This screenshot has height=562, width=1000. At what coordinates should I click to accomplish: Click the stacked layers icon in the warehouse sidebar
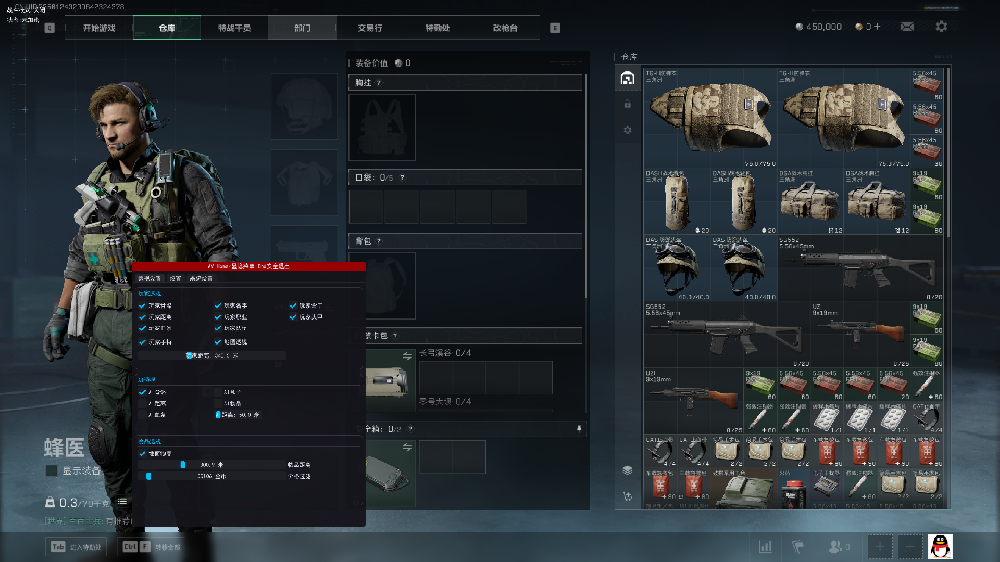coord(627,470)
